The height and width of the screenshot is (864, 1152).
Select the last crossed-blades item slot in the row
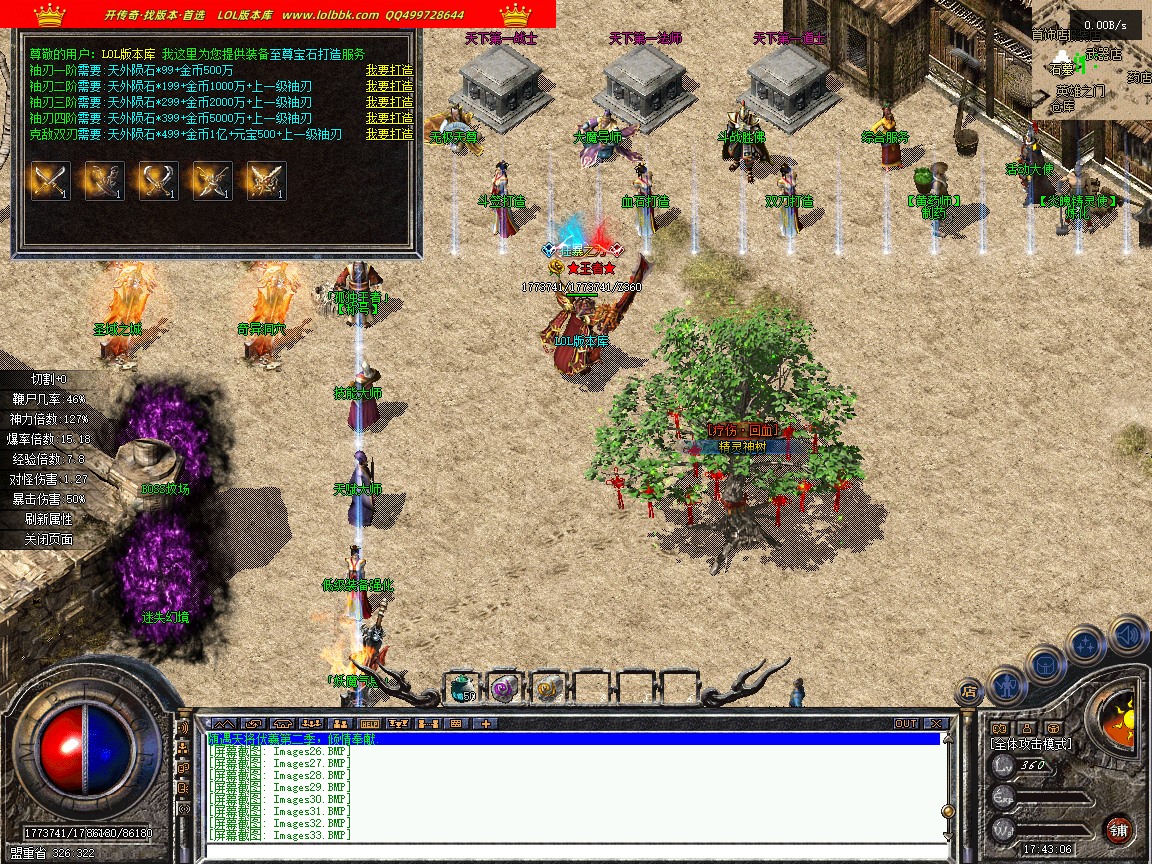(266, 181)
